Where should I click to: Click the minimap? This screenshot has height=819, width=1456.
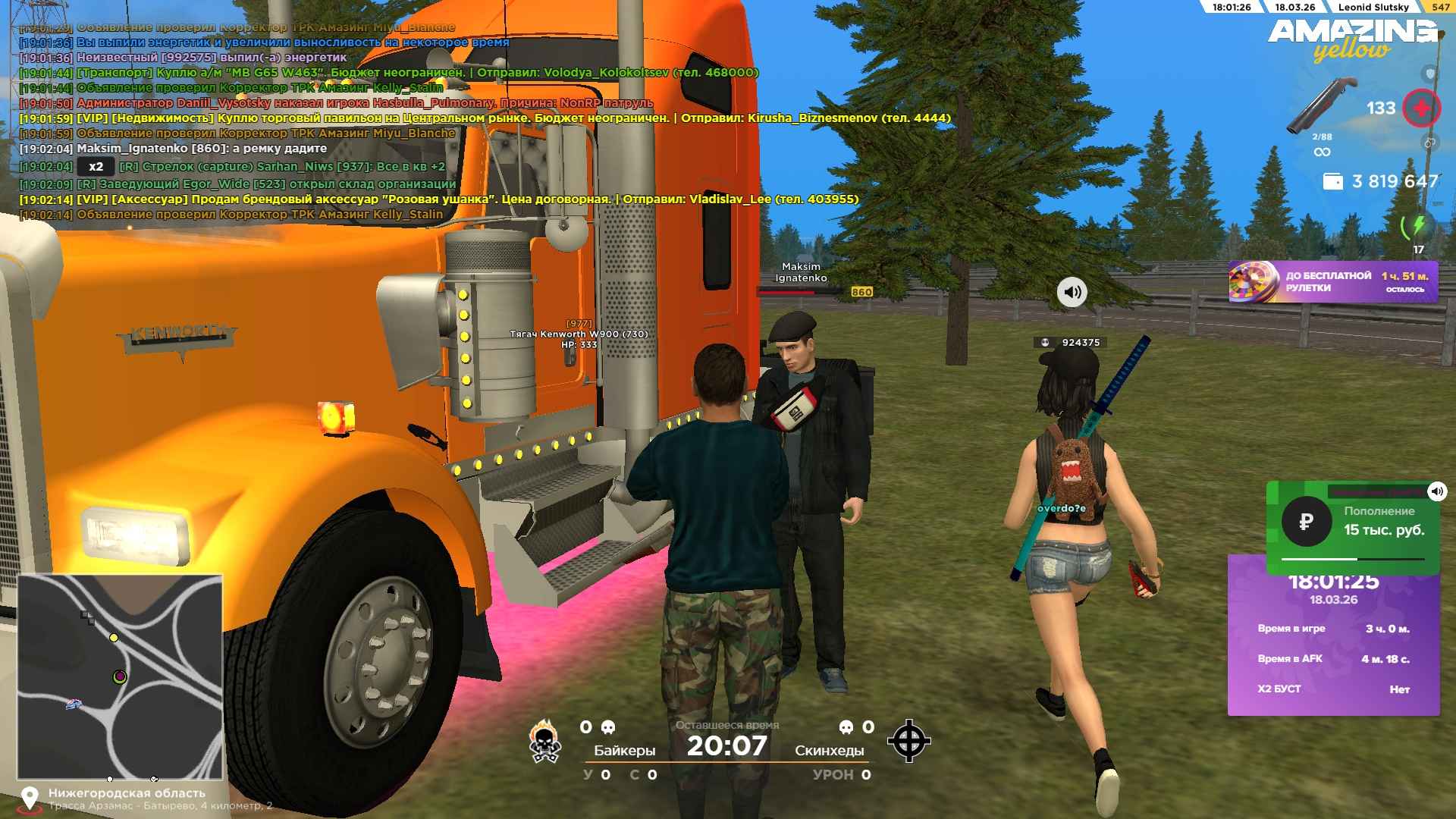point(120,676)
